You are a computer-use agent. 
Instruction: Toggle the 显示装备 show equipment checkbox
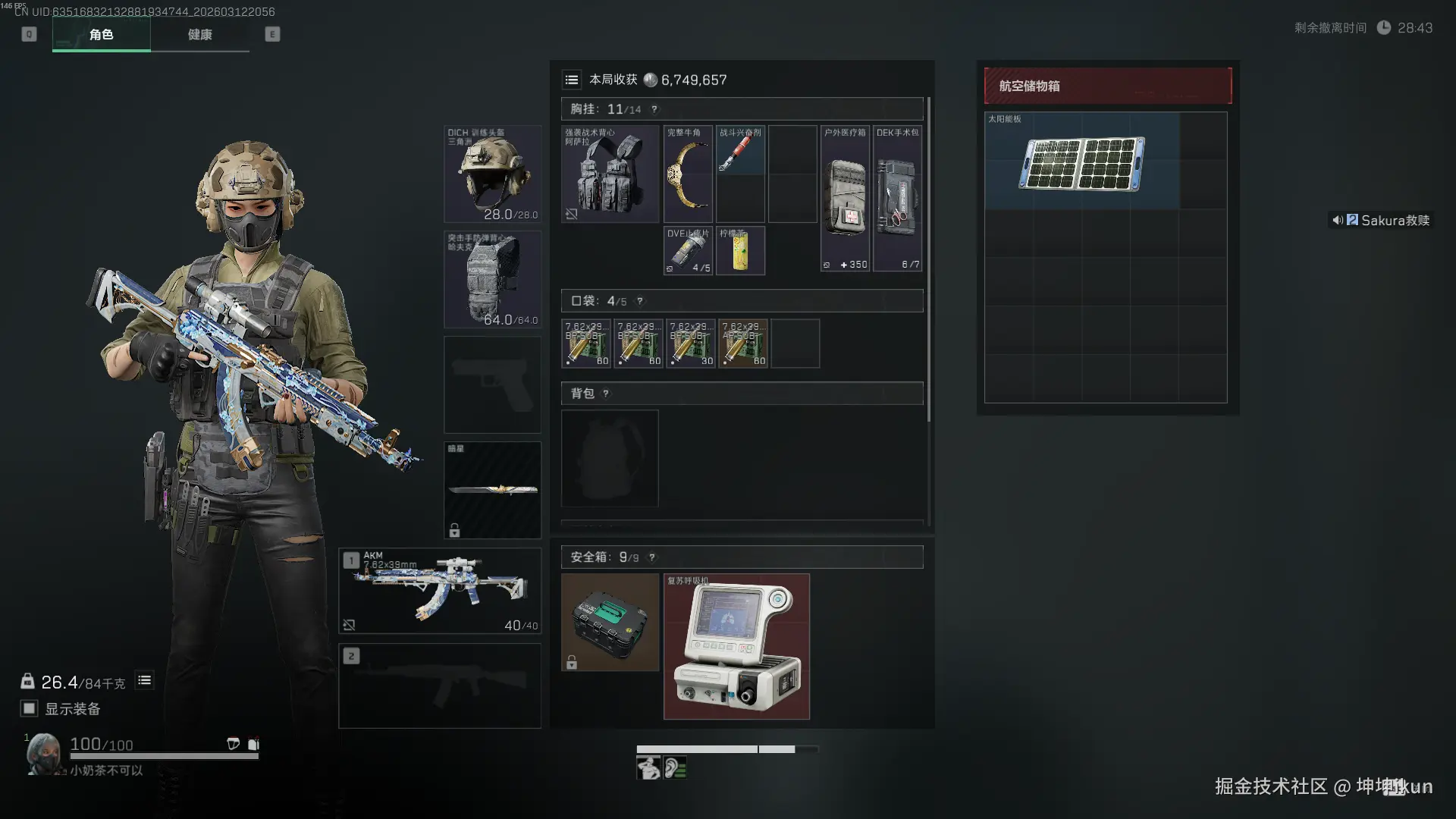pos(29,708)
